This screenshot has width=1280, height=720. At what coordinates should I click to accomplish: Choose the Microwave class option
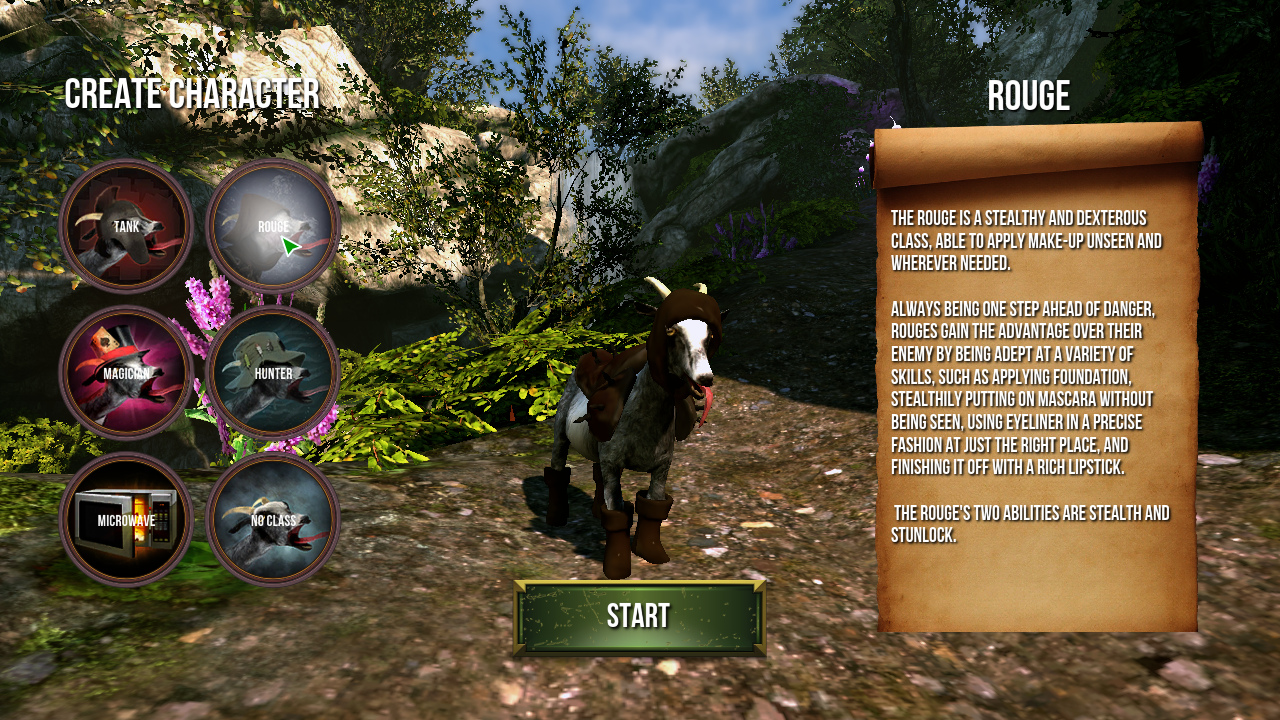(x=126, y=520)
